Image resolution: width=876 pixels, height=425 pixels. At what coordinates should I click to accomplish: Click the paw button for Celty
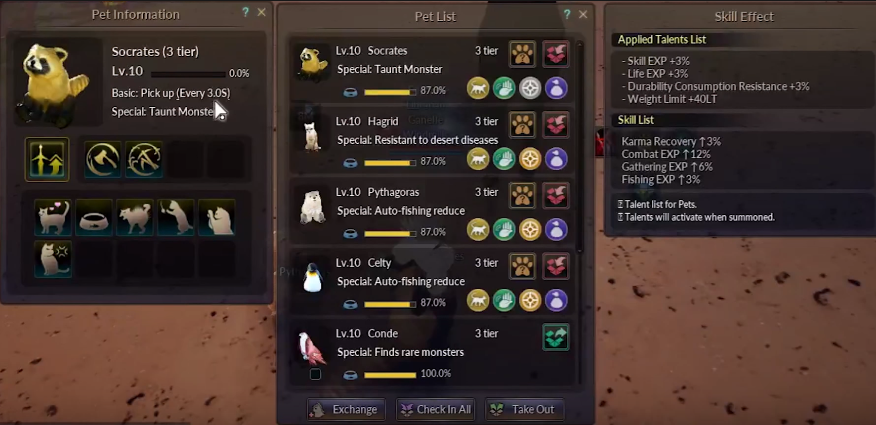[522, 266]
